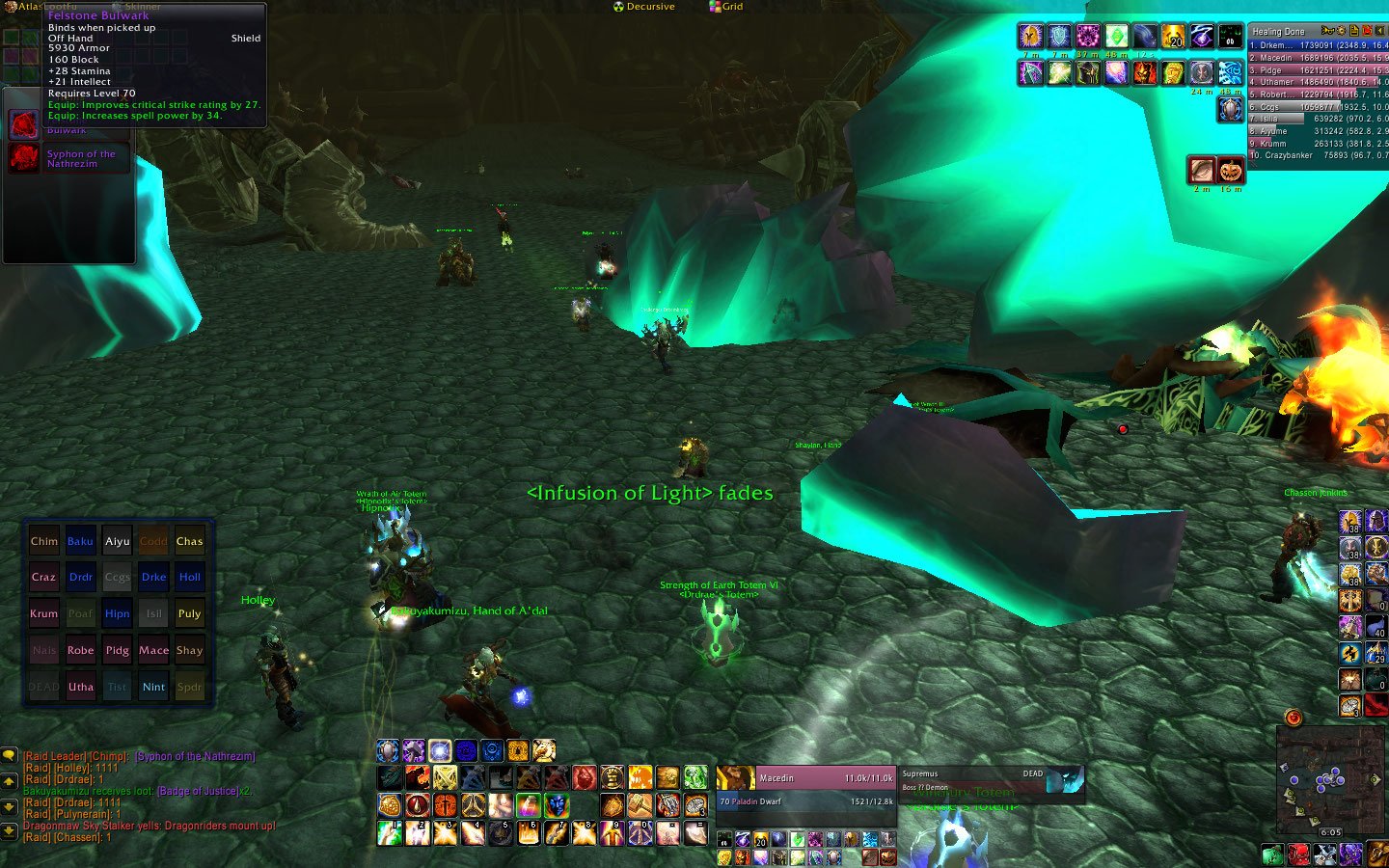Screen dimensions: 1389x868
Task: Use the green potion flask action button
Action: click(x=695, y=777)
